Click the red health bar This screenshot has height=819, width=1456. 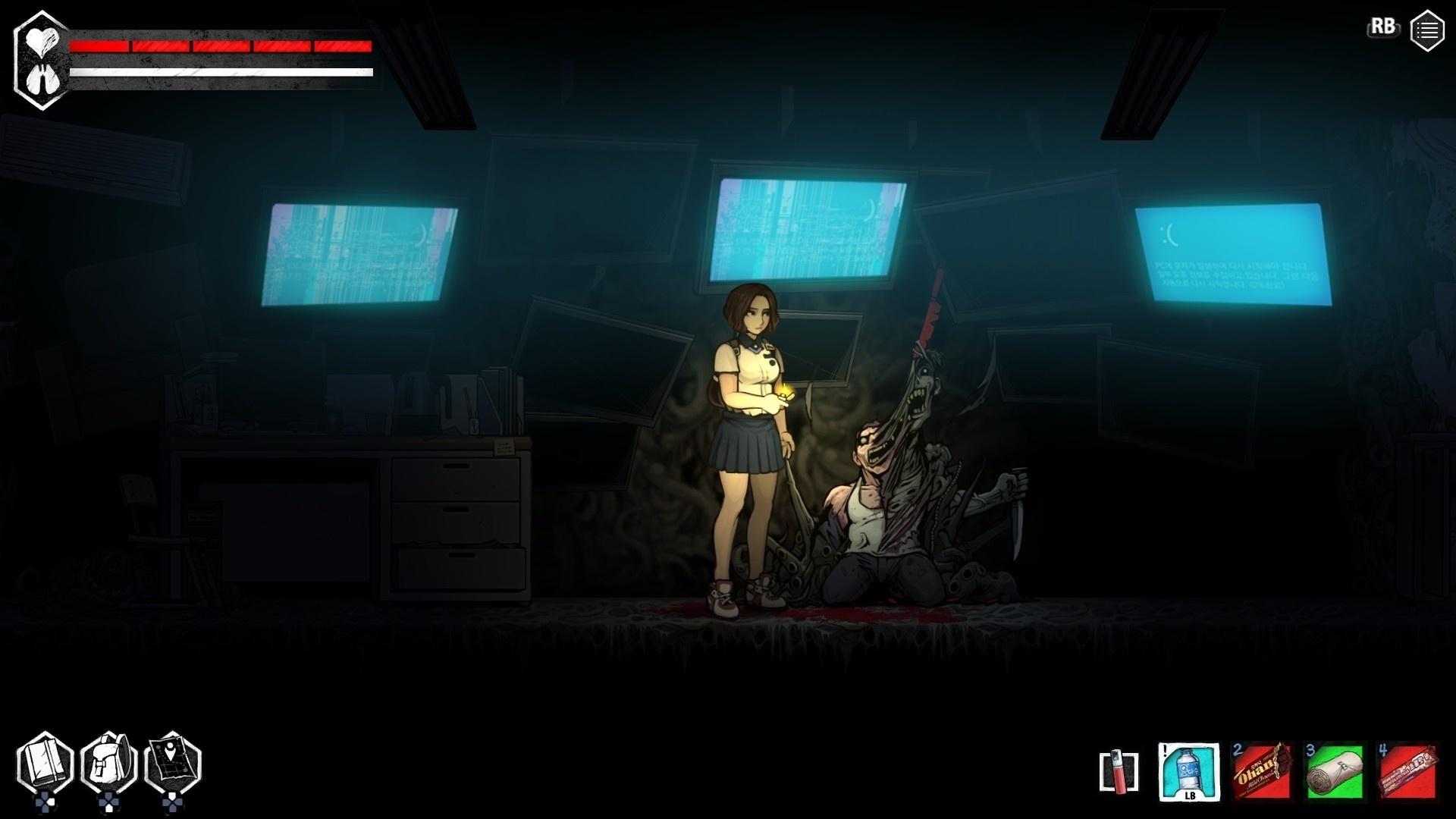[220, 47]
